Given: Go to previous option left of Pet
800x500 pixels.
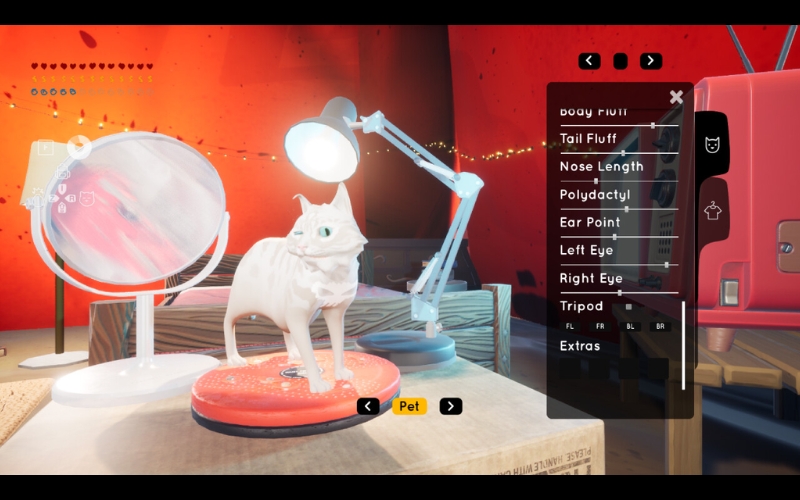Looking at the screenshot, I should point(368,406).
